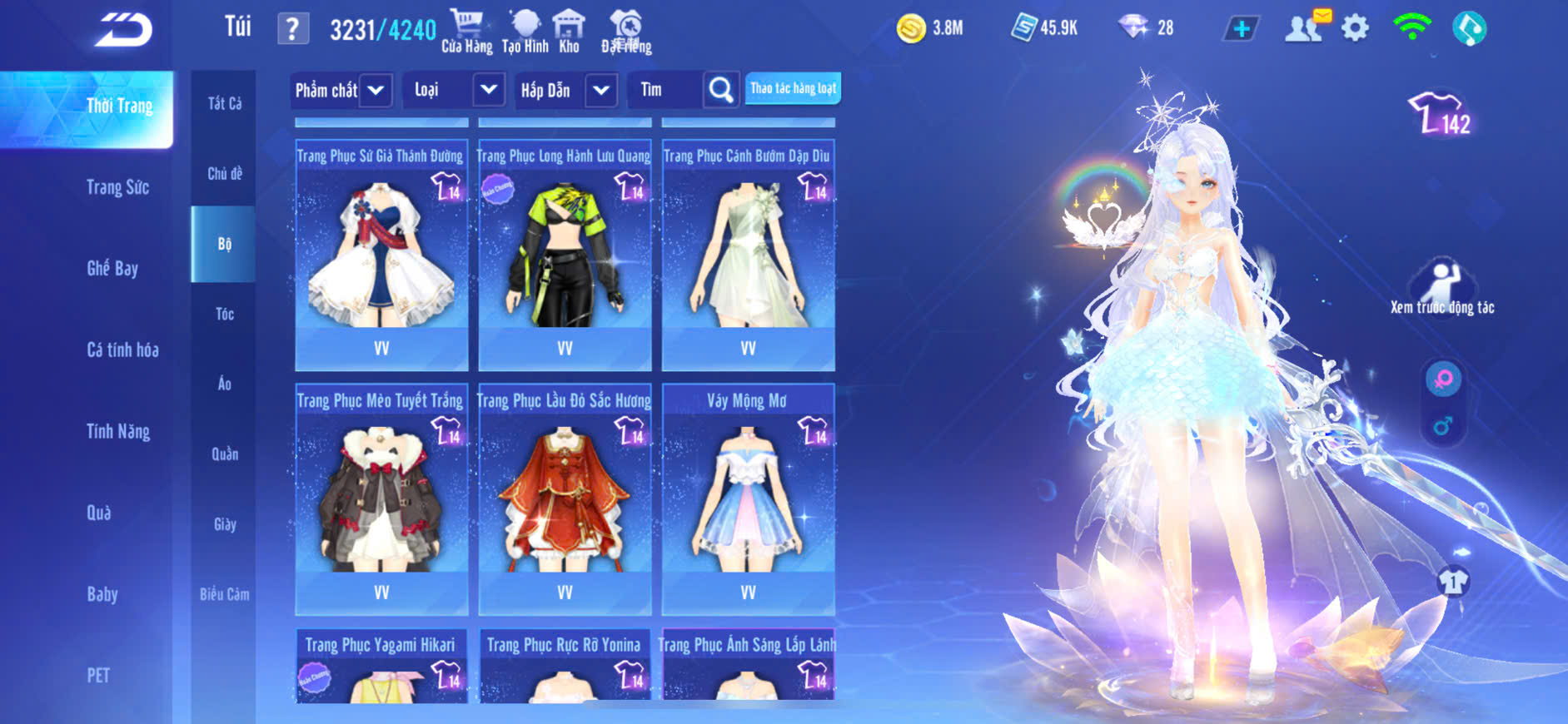
Task: Select Trang Phục Sứ Giả Thánh Đường outfit
Action: click(x=381, y=254)
